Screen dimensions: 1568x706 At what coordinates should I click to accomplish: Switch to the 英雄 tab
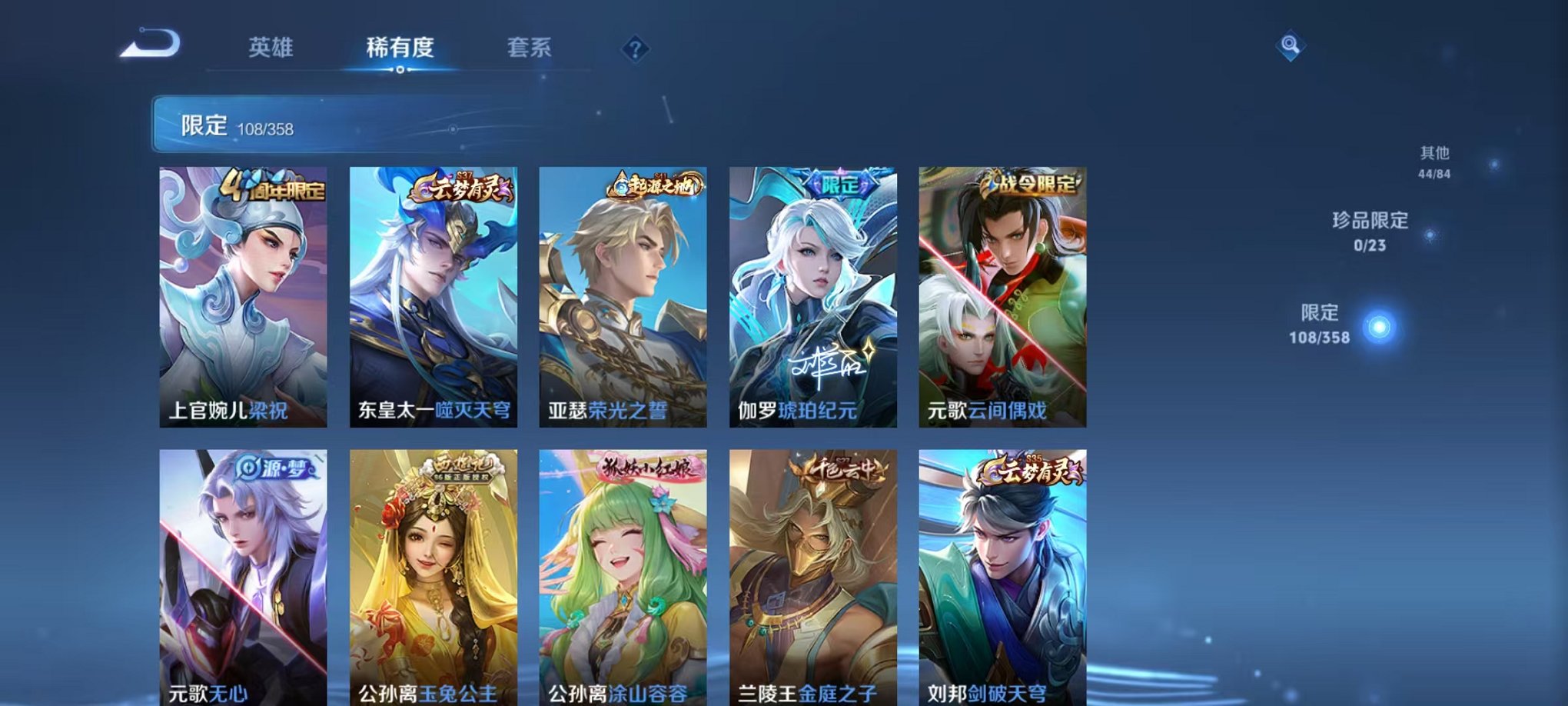point(271,48)
